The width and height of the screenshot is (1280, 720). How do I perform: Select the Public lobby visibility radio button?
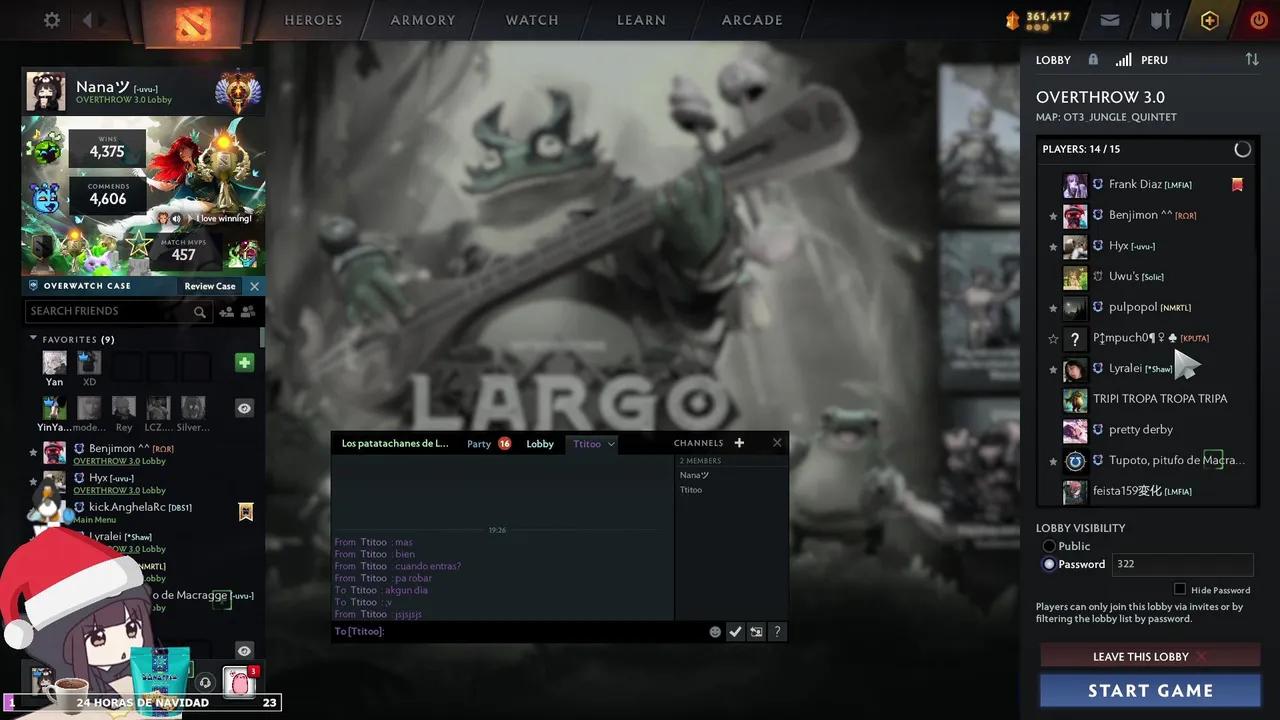pyautogui.click(x=1049, y=546)
